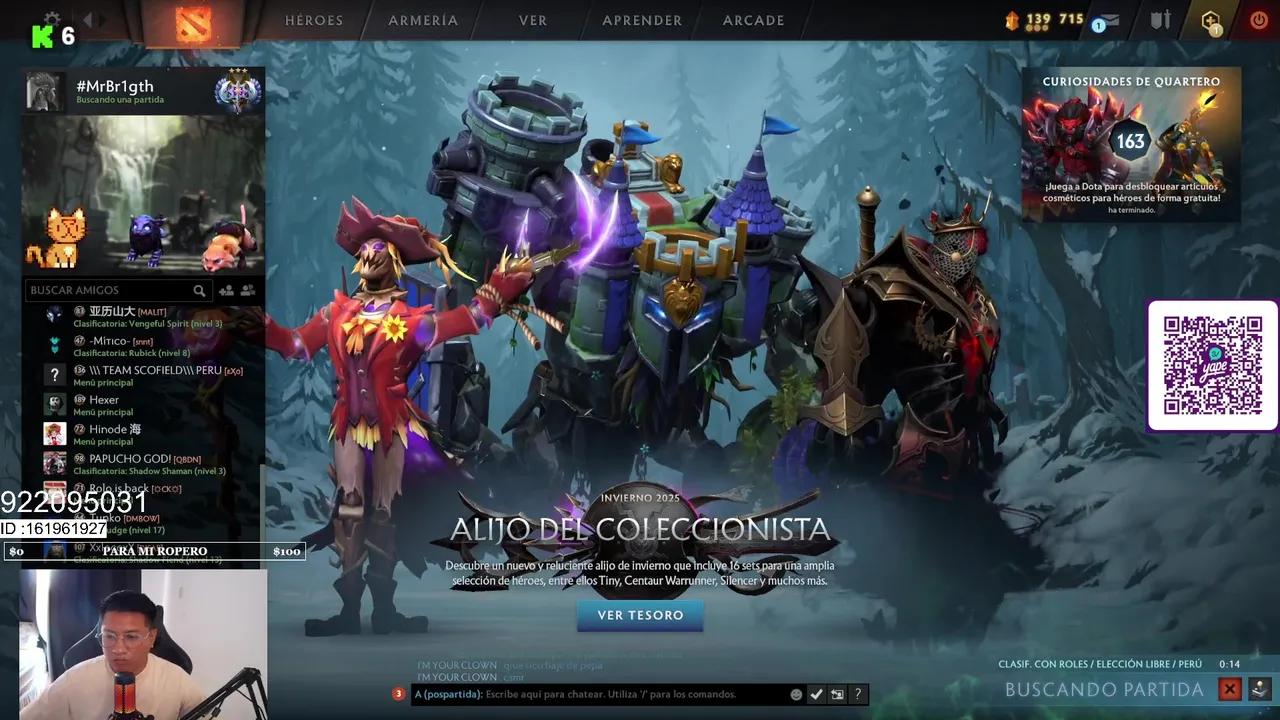
Task: Toggle the screenshot icon in chat toolbar
Action: [838, 693]
